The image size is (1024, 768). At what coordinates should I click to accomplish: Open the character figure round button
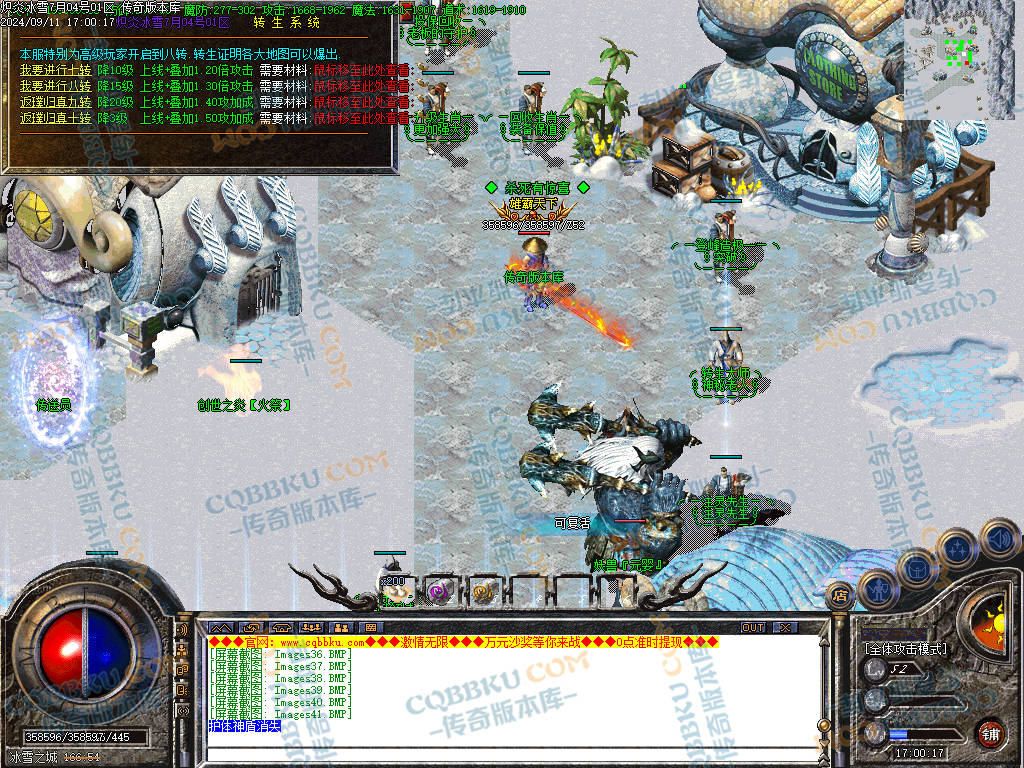[x=876, y=589]
